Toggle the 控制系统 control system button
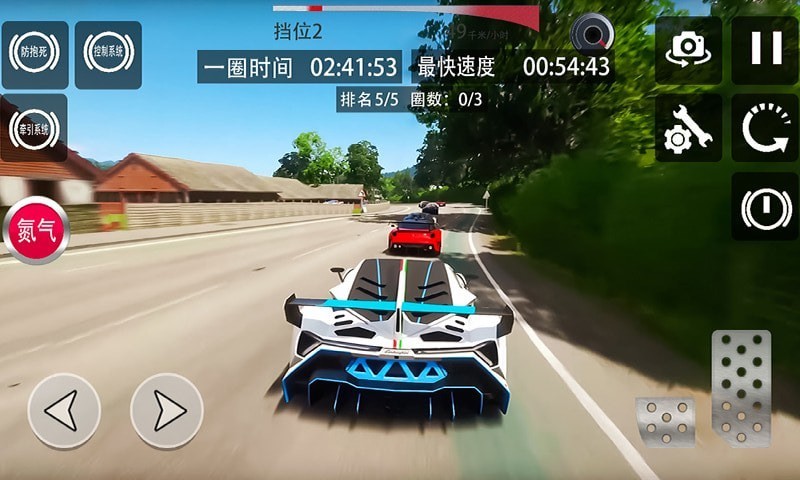This screenshot has width=800, height=480. click(108, 54)
